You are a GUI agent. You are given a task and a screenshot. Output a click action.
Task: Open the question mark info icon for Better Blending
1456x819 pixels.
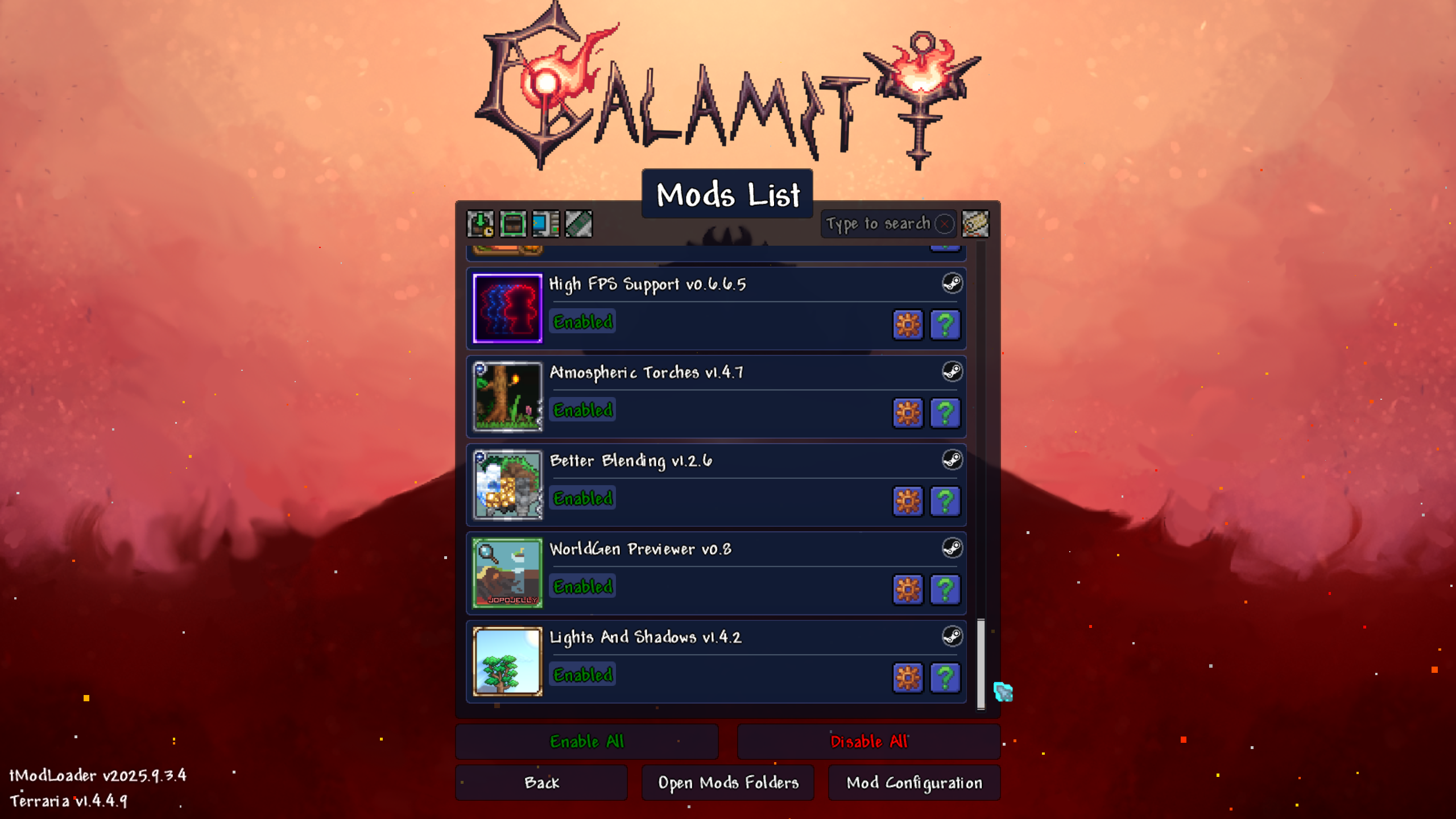coord(945,502)
